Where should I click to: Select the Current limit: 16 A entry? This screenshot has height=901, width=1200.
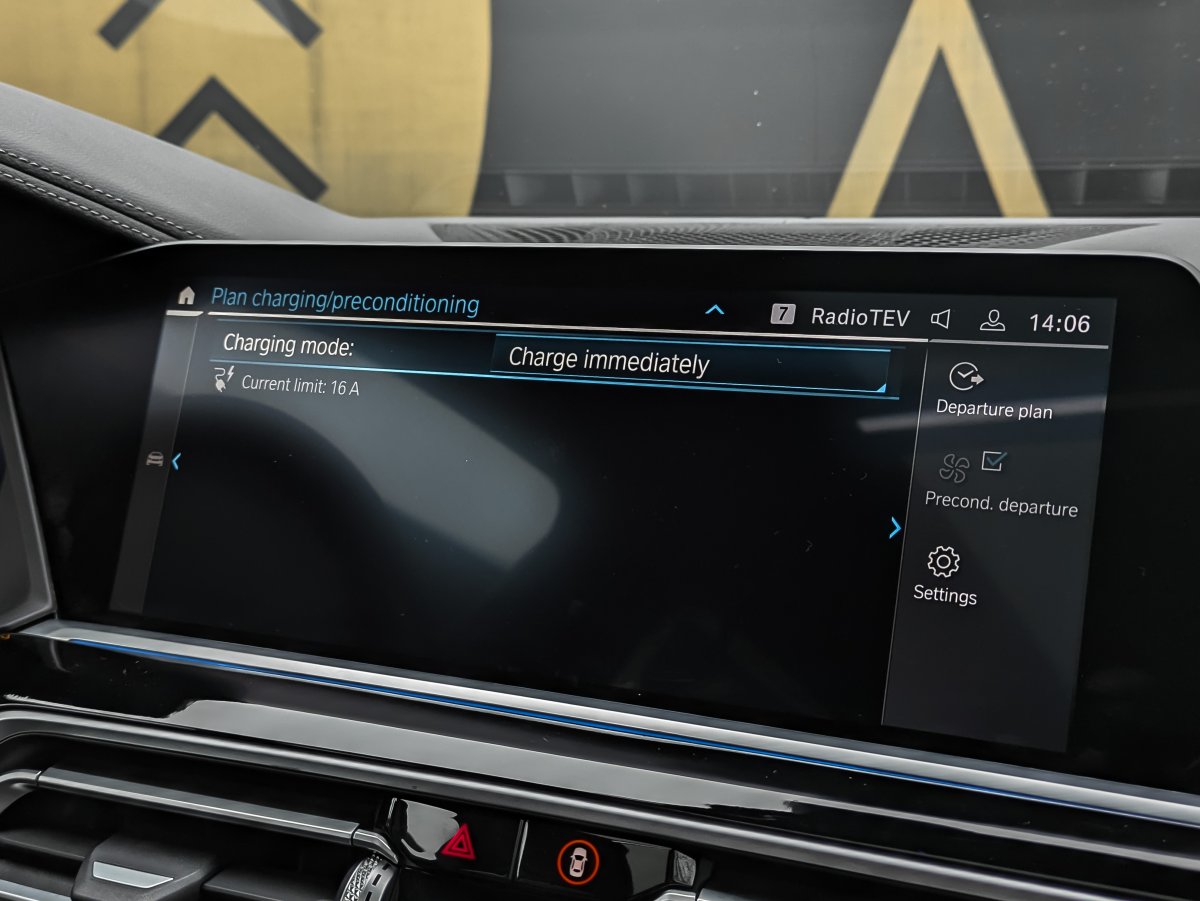(300, 386)
